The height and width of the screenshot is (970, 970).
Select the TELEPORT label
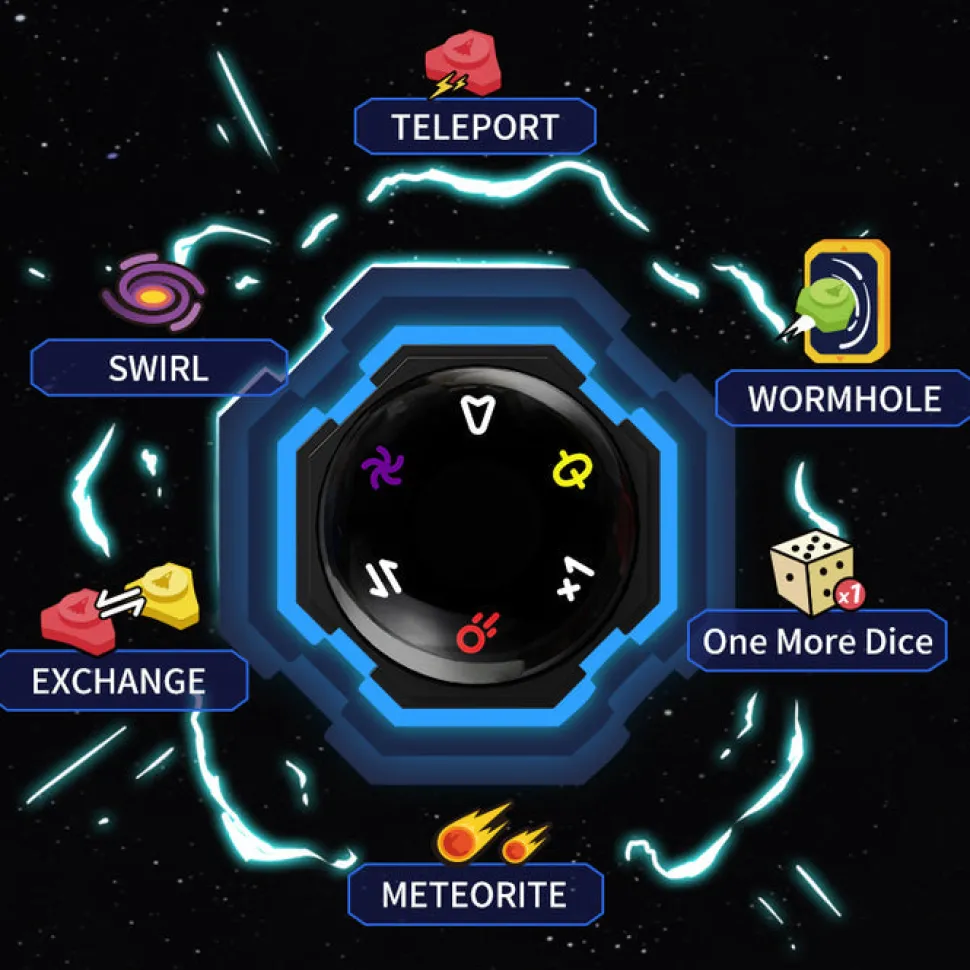pyautogui.click(x=475, y=127)
